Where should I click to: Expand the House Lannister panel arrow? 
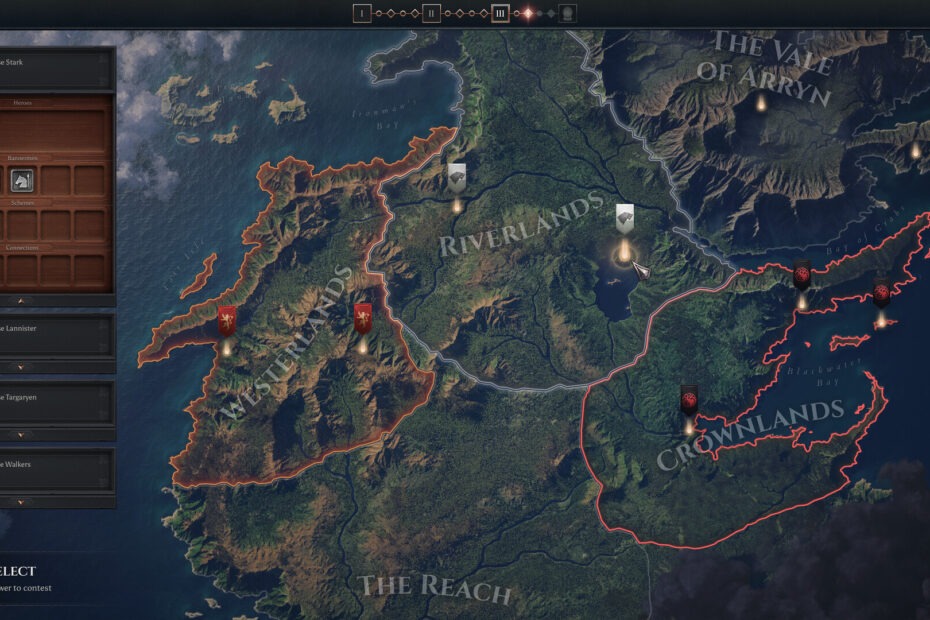pyautogui.click(x=19, y=368)
